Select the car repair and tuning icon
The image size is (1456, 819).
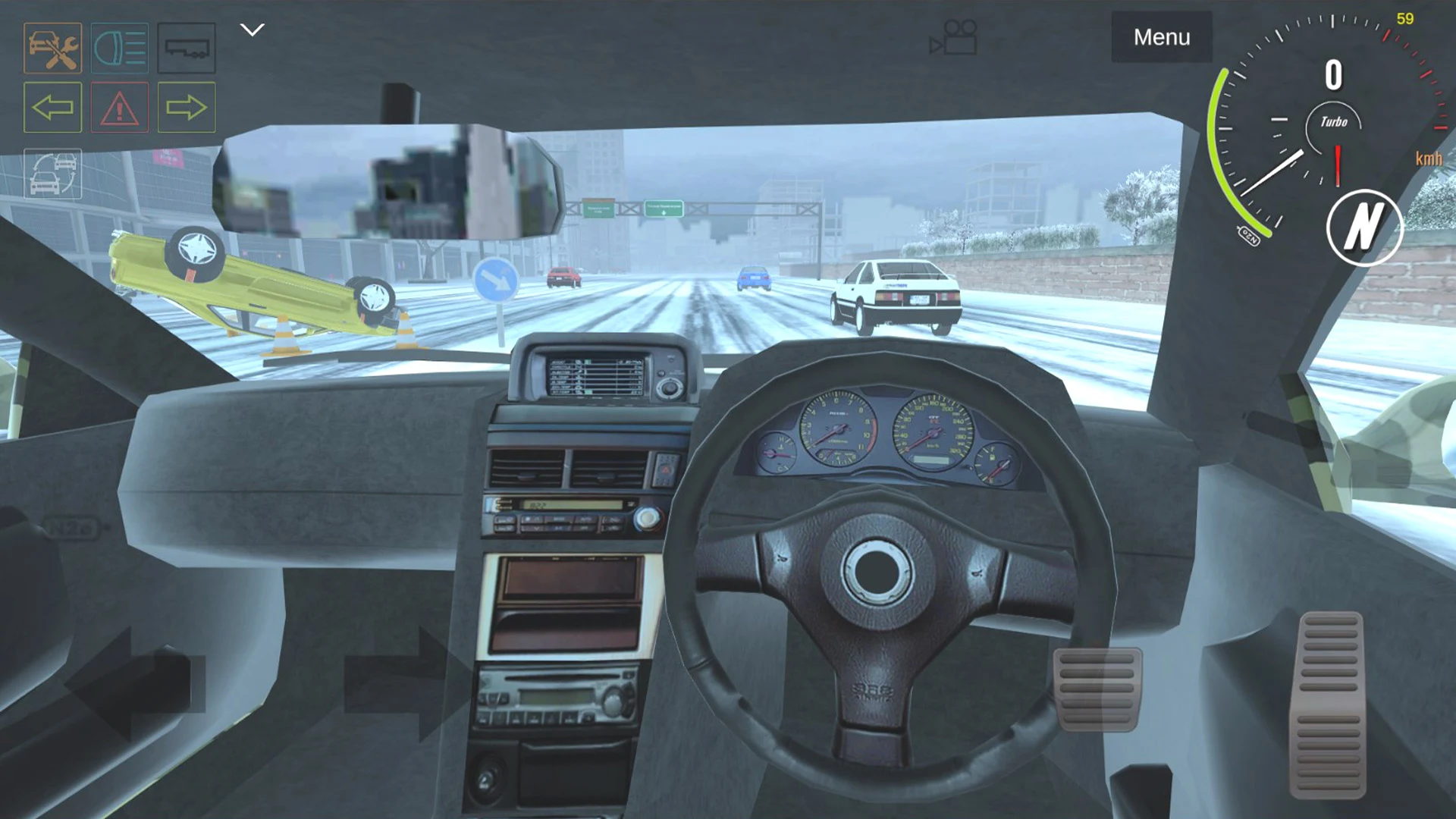click(x=52, y=48)
